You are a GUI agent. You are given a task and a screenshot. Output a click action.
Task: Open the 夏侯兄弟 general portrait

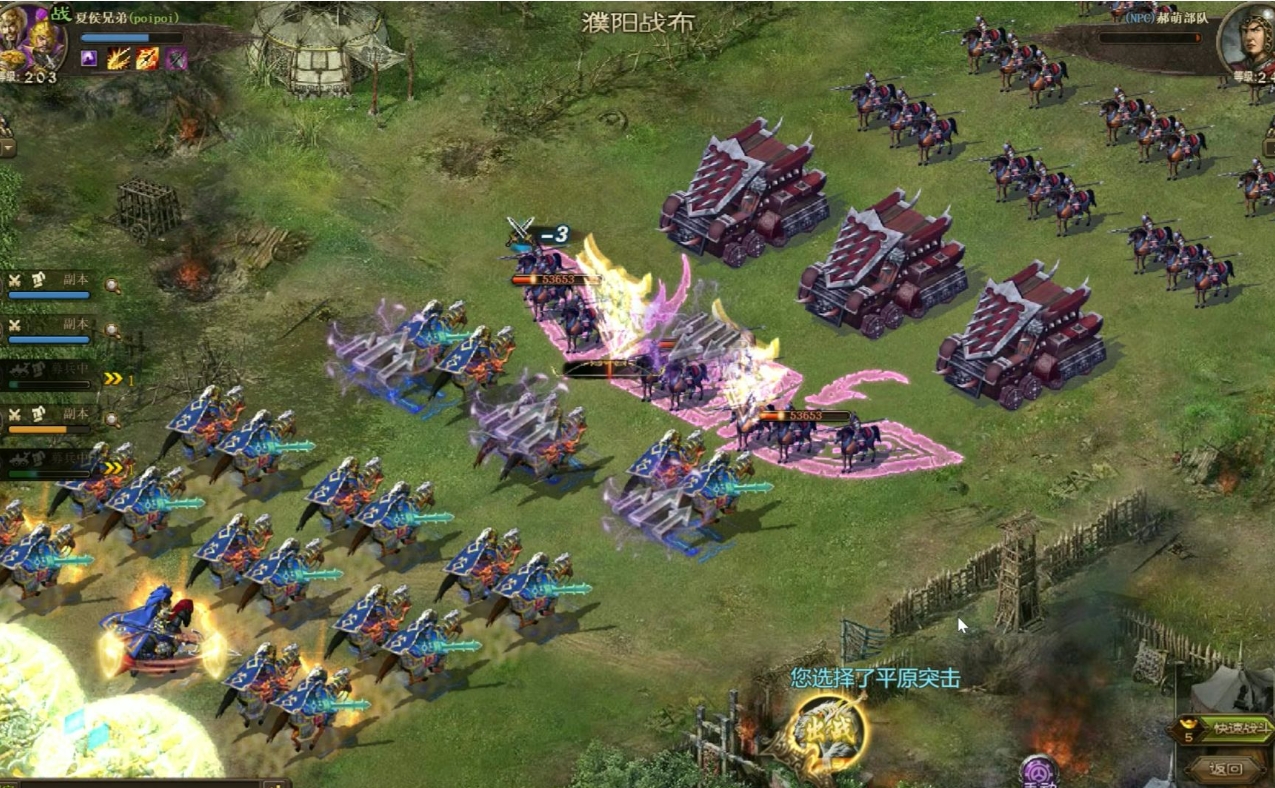click(31, 38)
